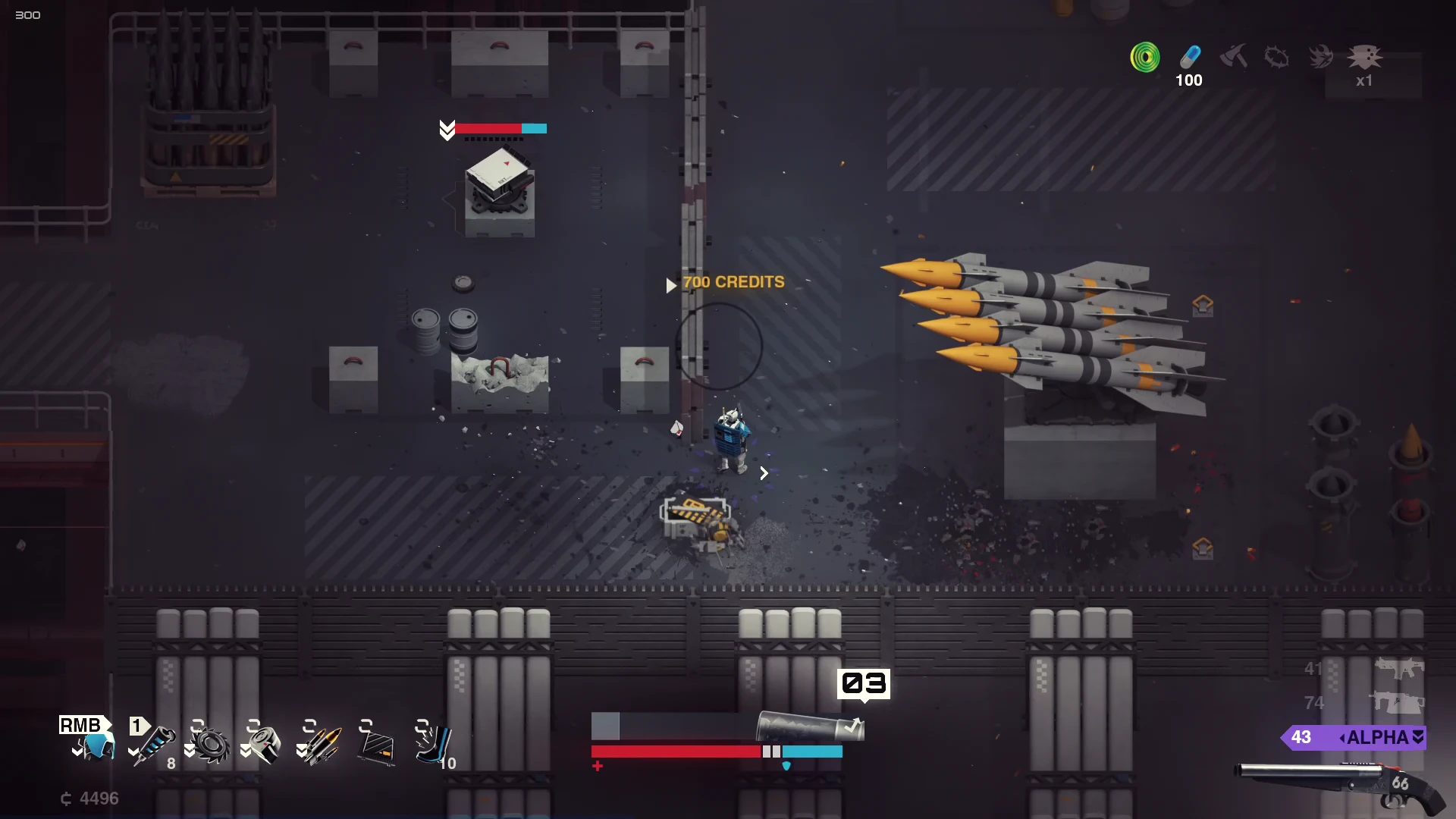Click the thorn ring perk icon
The height and width of the screenshot is (819, 1456).
pos(1277,57)
